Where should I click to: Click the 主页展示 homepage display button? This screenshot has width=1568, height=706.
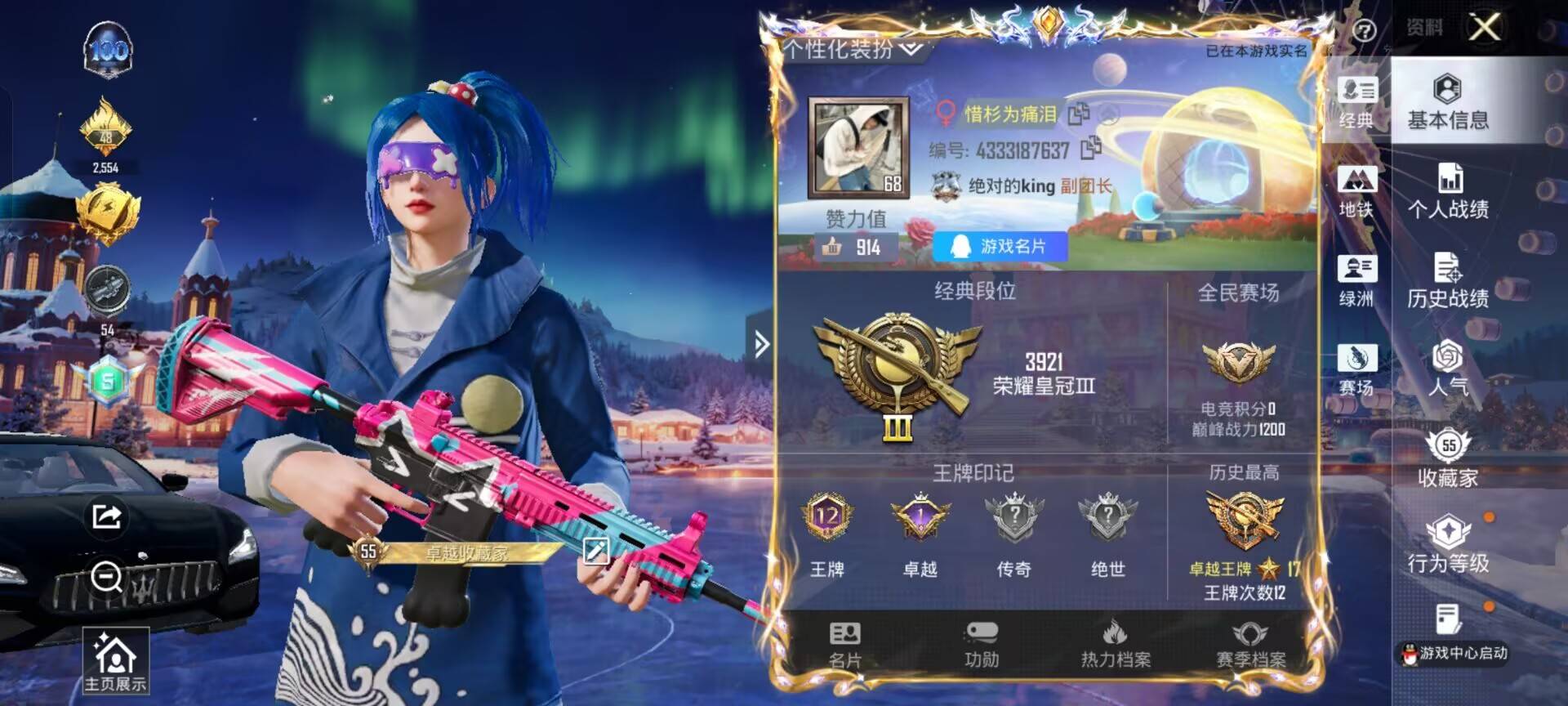pyautogui.click(x=115, y=661)
